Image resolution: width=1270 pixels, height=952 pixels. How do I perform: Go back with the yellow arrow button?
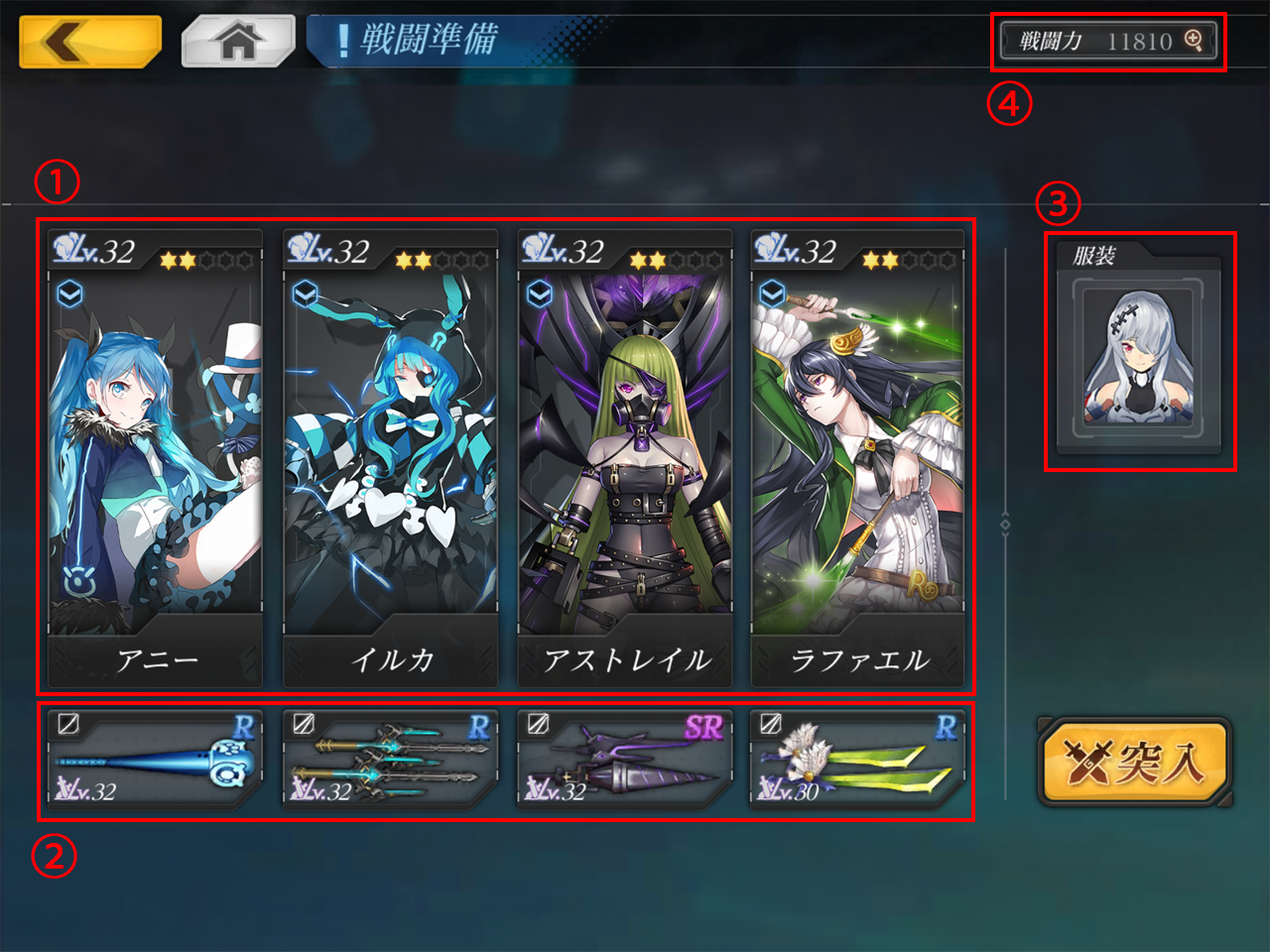[89, 43]
